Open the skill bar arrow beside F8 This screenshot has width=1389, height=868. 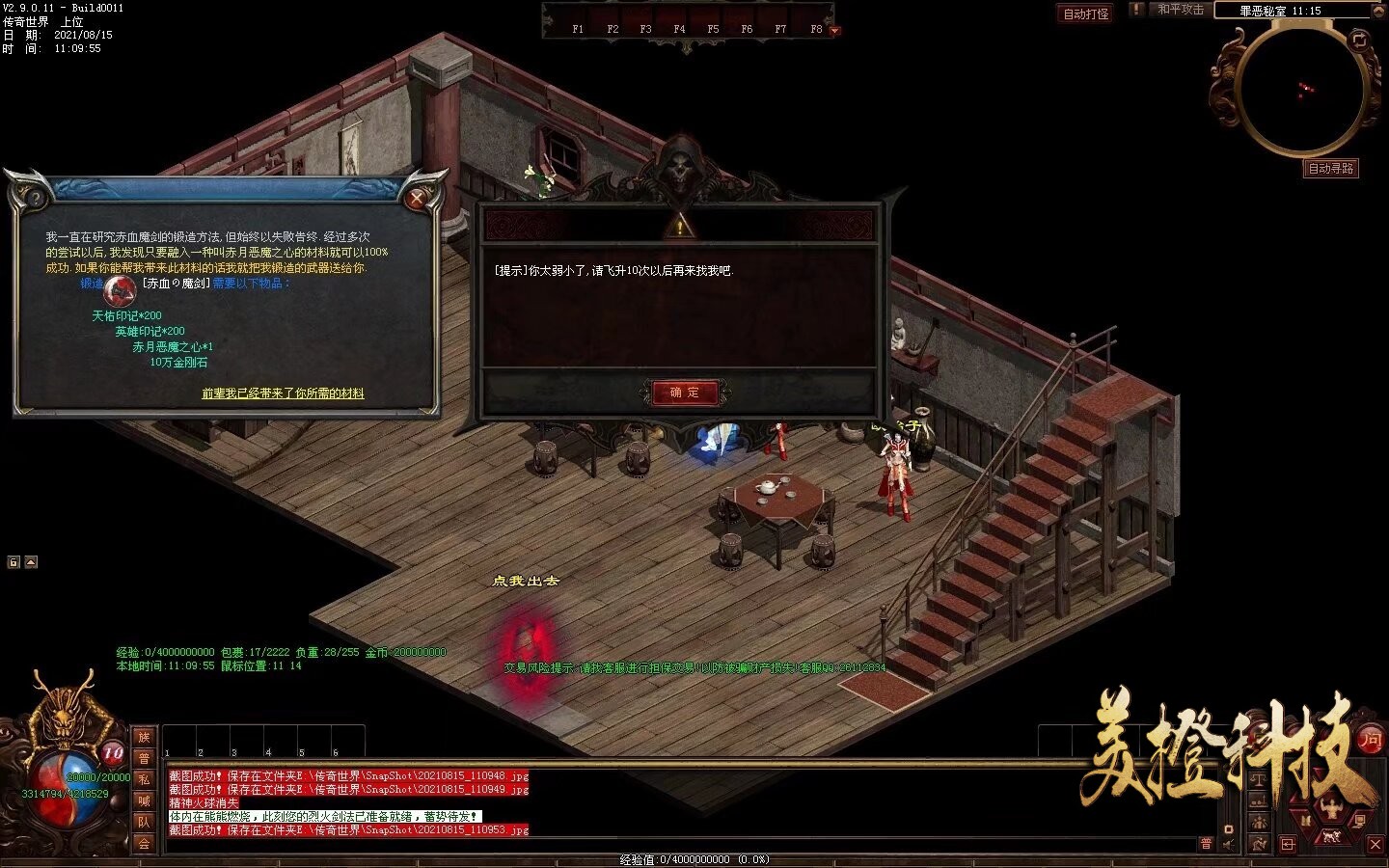pyautogui.click(x=835, y=31)
